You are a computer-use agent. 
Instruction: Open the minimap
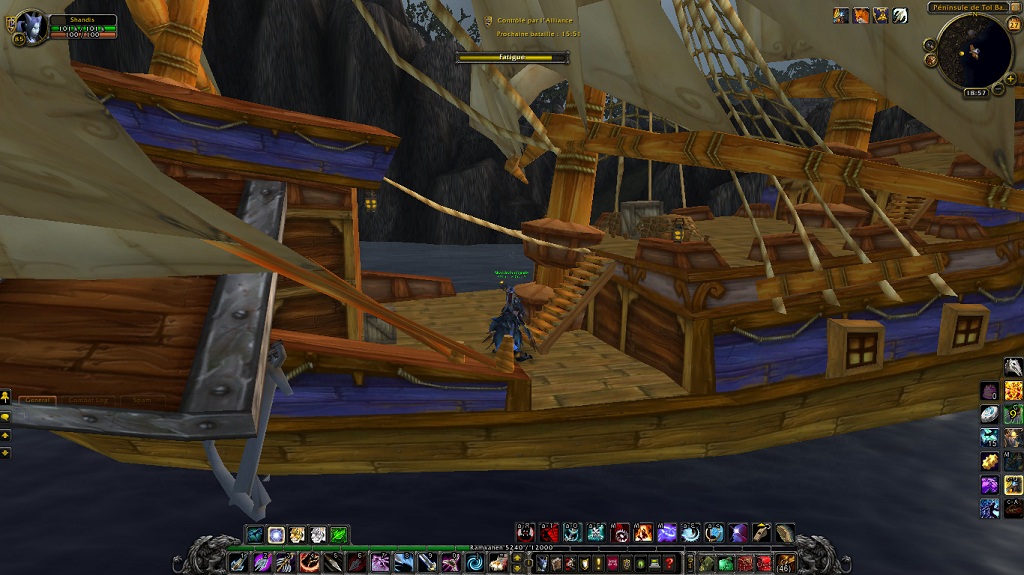[x=974, y=50]
